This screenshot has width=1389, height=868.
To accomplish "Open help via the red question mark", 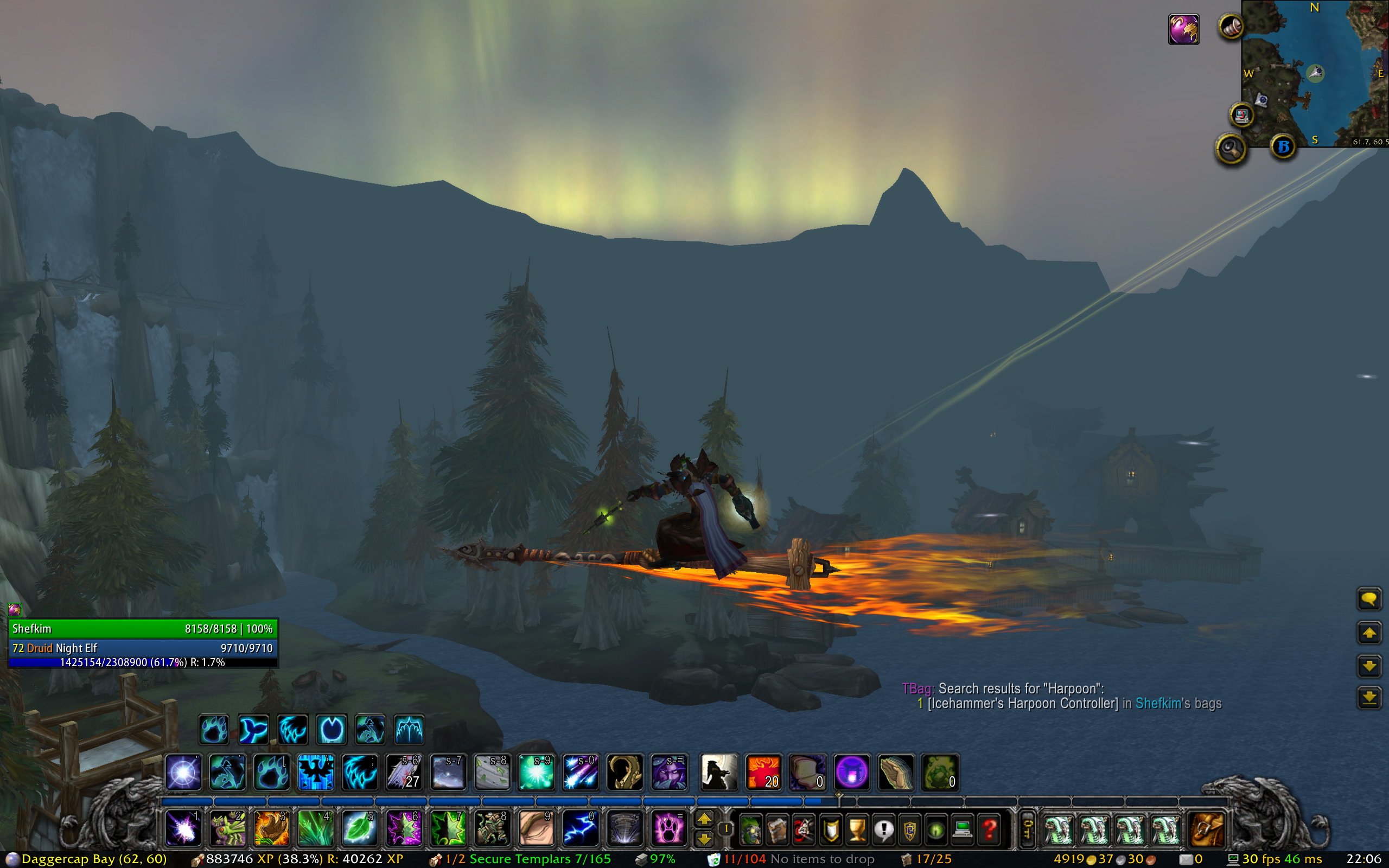I will click(990, 830).
